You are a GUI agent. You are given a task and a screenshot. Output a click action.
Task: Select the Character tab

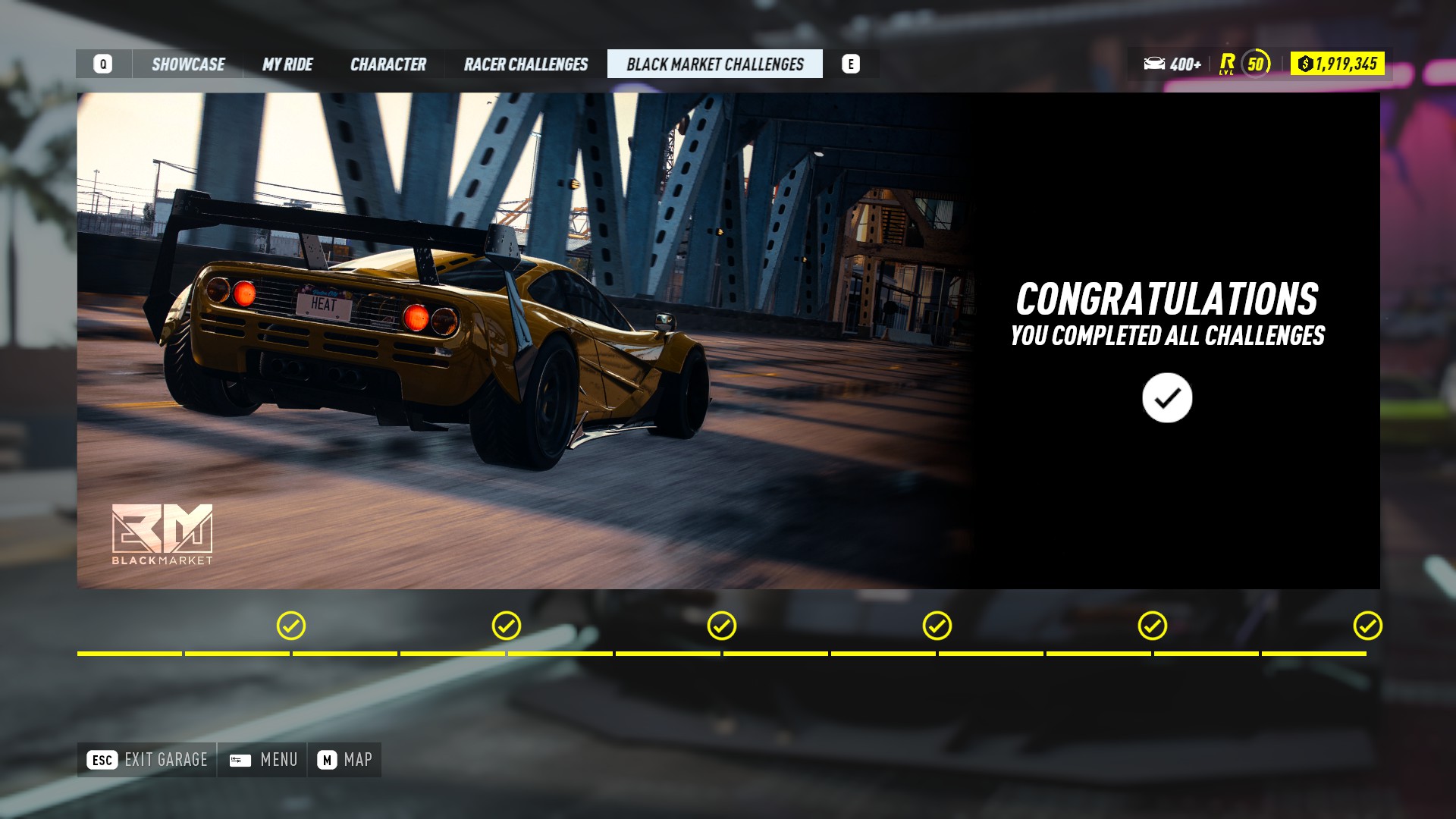(x=388, y=64)
